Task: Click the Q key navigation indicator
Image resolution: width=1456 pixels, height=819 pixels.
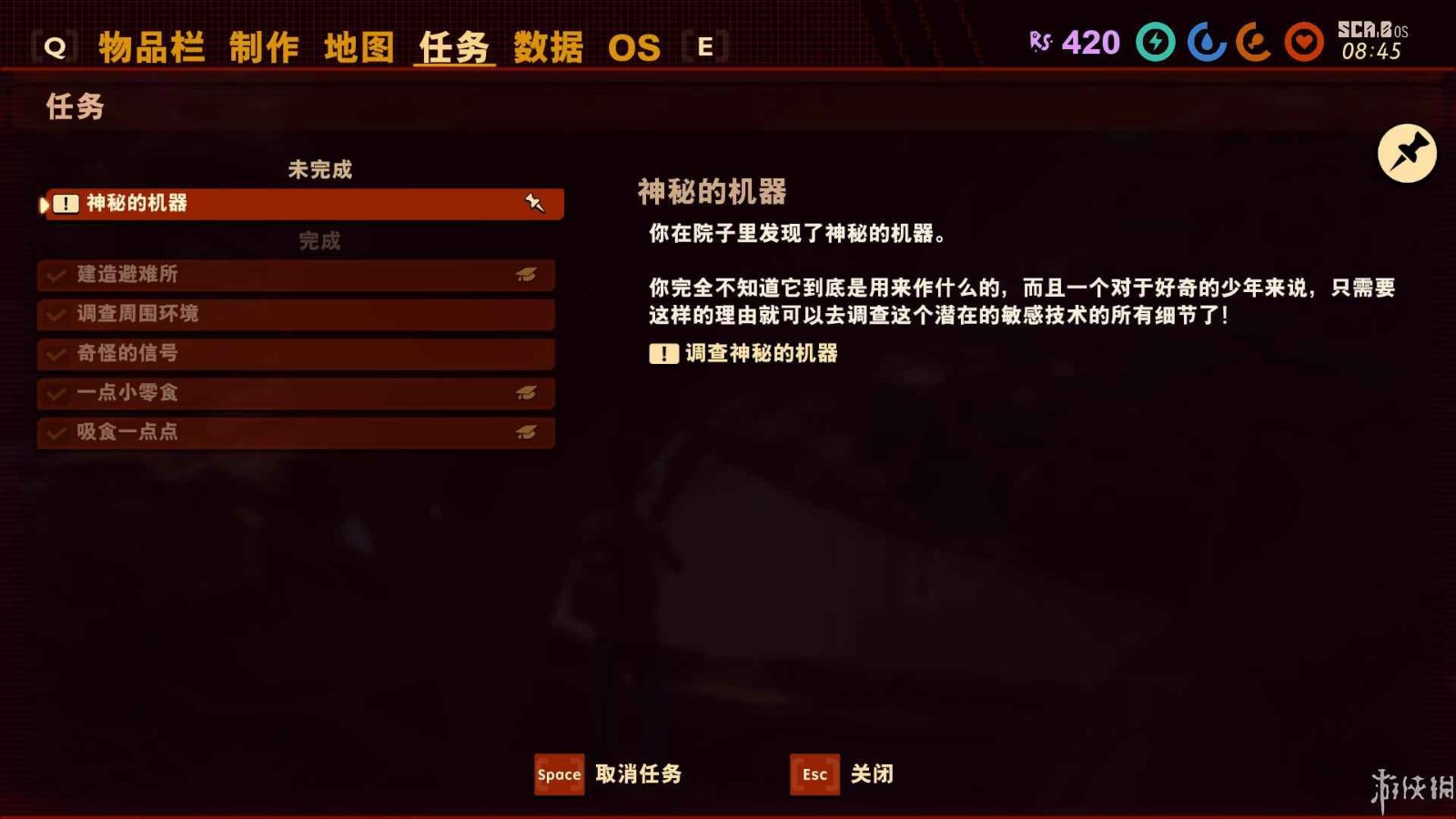Action: click(x=56, y=48)
